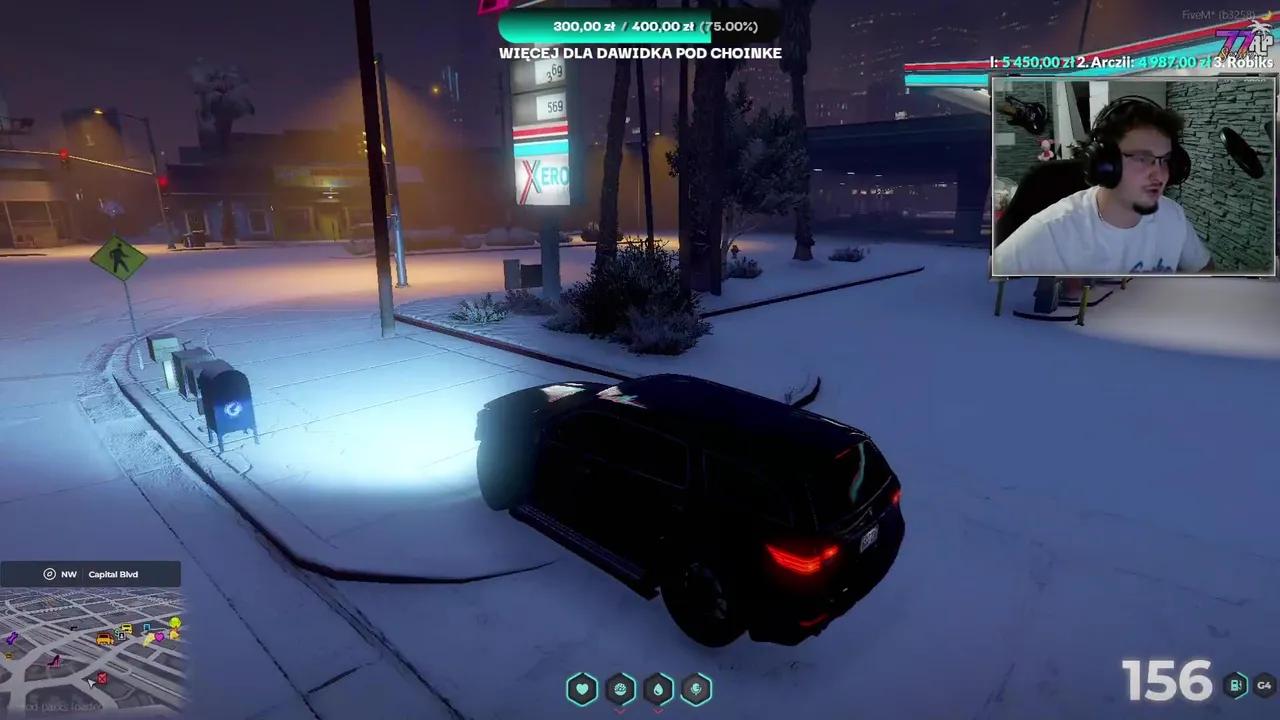
Task: Click the Capital Blvd compass bar
Action: click(91, 574)
